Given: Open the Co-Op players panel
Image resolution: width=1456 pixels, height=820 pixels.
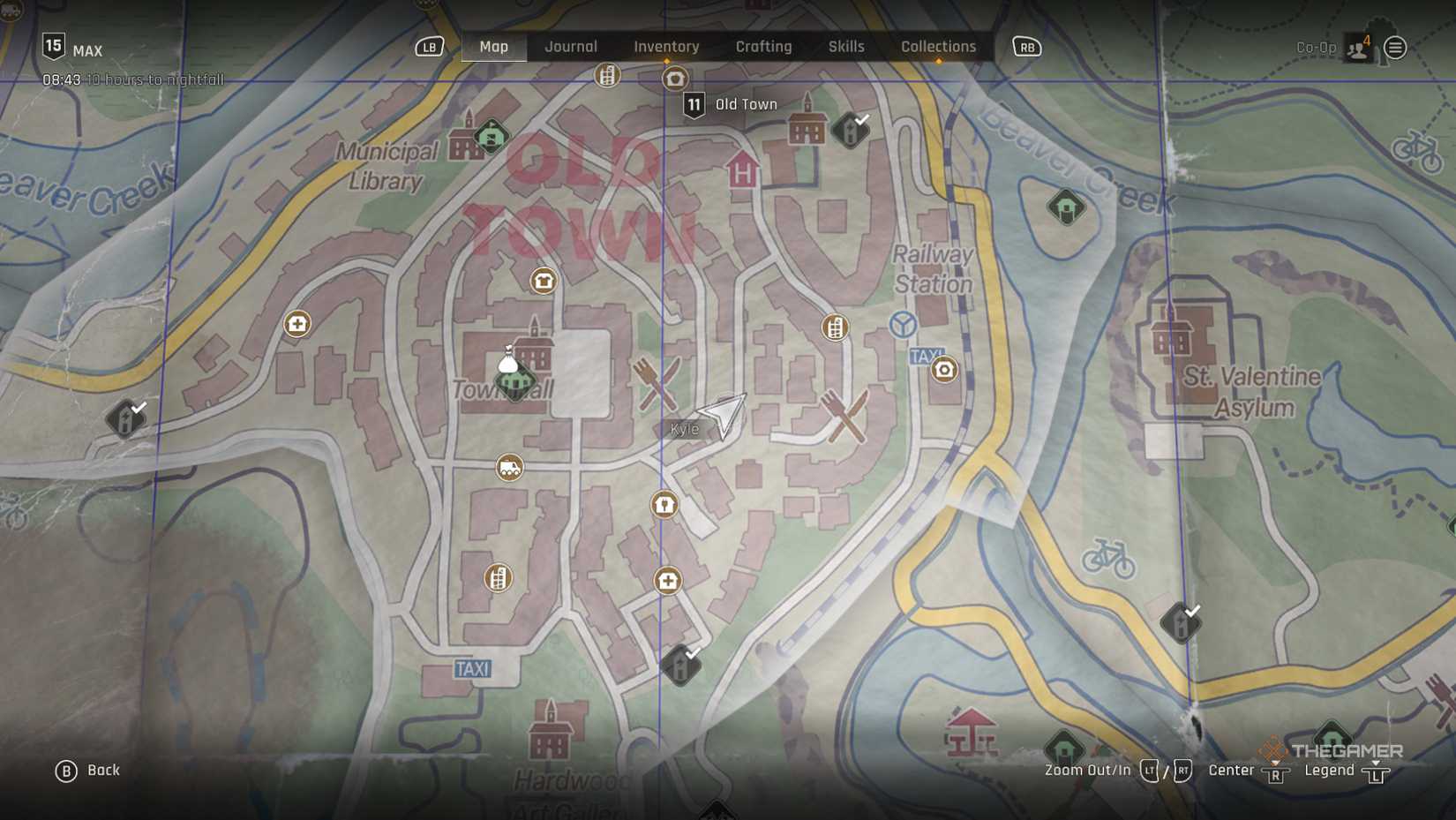Looking at the screenshot, I should [1357, 48].
